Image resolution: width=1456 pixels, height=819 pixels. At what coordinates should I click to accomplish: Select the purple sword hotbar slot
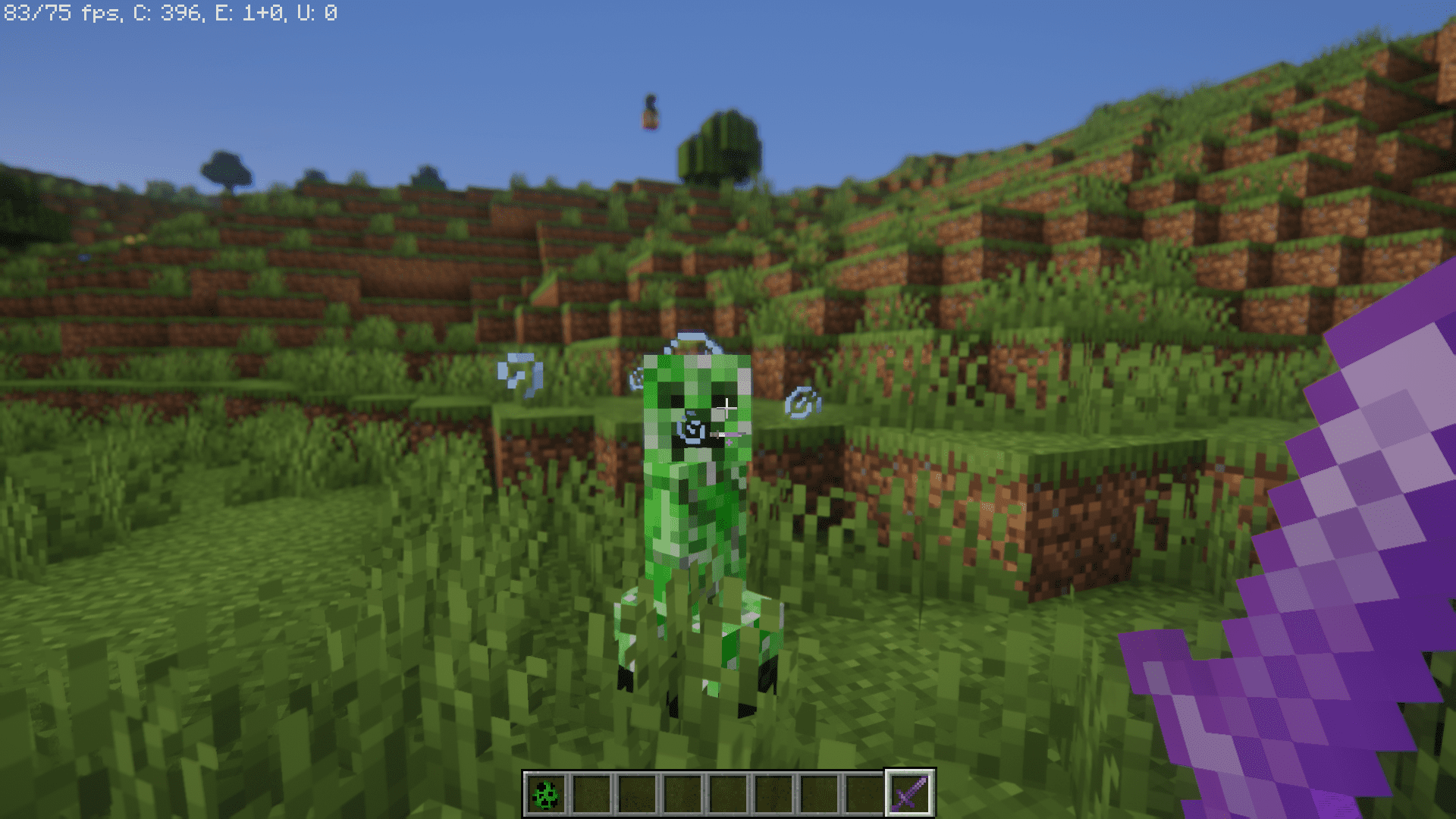[909, 794]
